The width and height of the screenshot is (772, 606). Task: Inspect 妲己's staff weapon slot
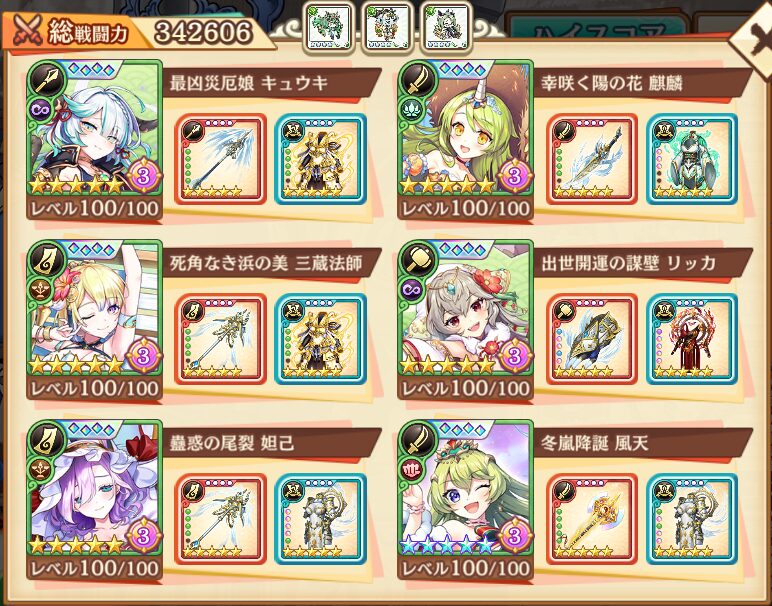coord(221,518)
